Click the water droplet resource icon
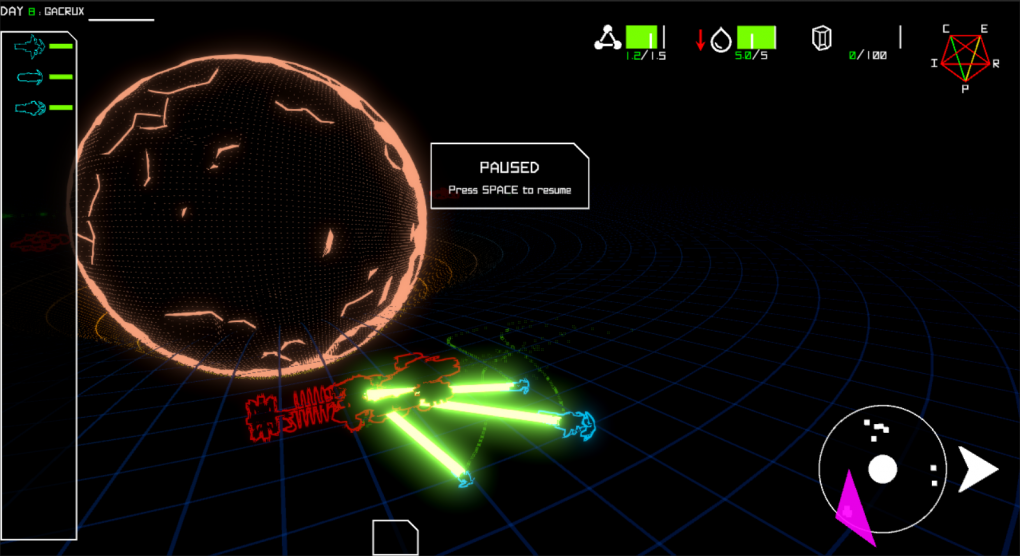1020x556 pixels. coord(721,40)
